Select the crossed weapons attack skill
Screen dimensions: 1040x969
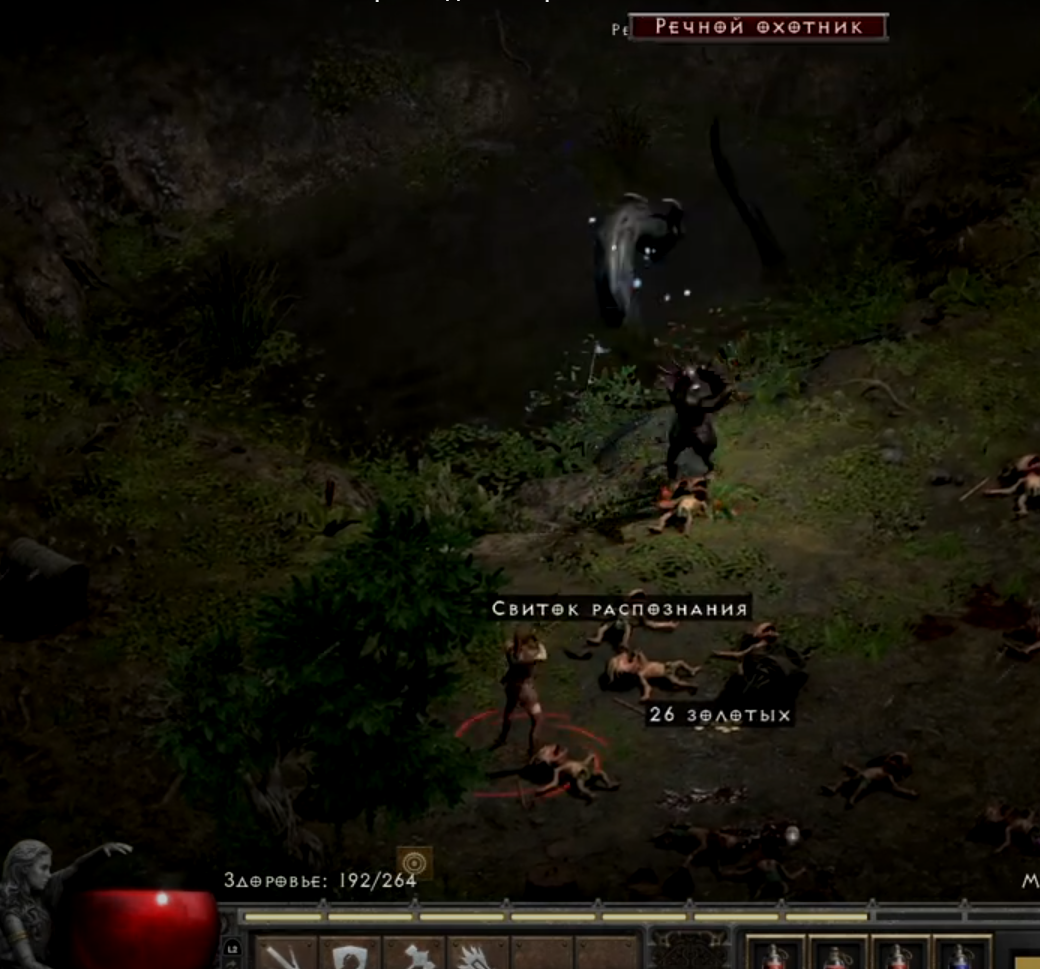pos(285,954)
